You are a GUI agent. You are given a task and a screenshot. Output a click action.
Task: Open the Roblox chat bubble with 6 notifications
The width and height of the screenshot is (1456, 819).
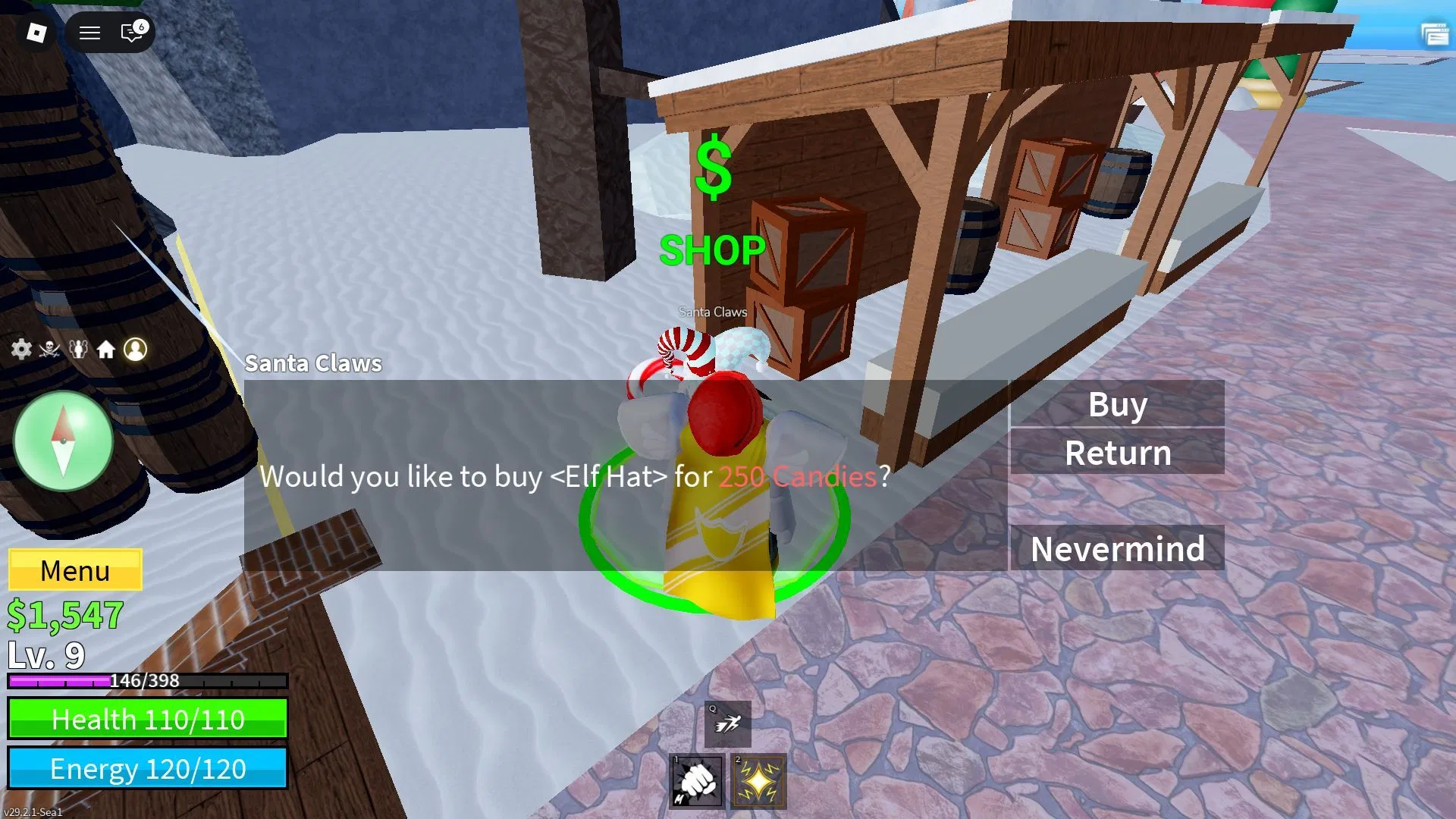pyautogui.click(x=130, y=33)
